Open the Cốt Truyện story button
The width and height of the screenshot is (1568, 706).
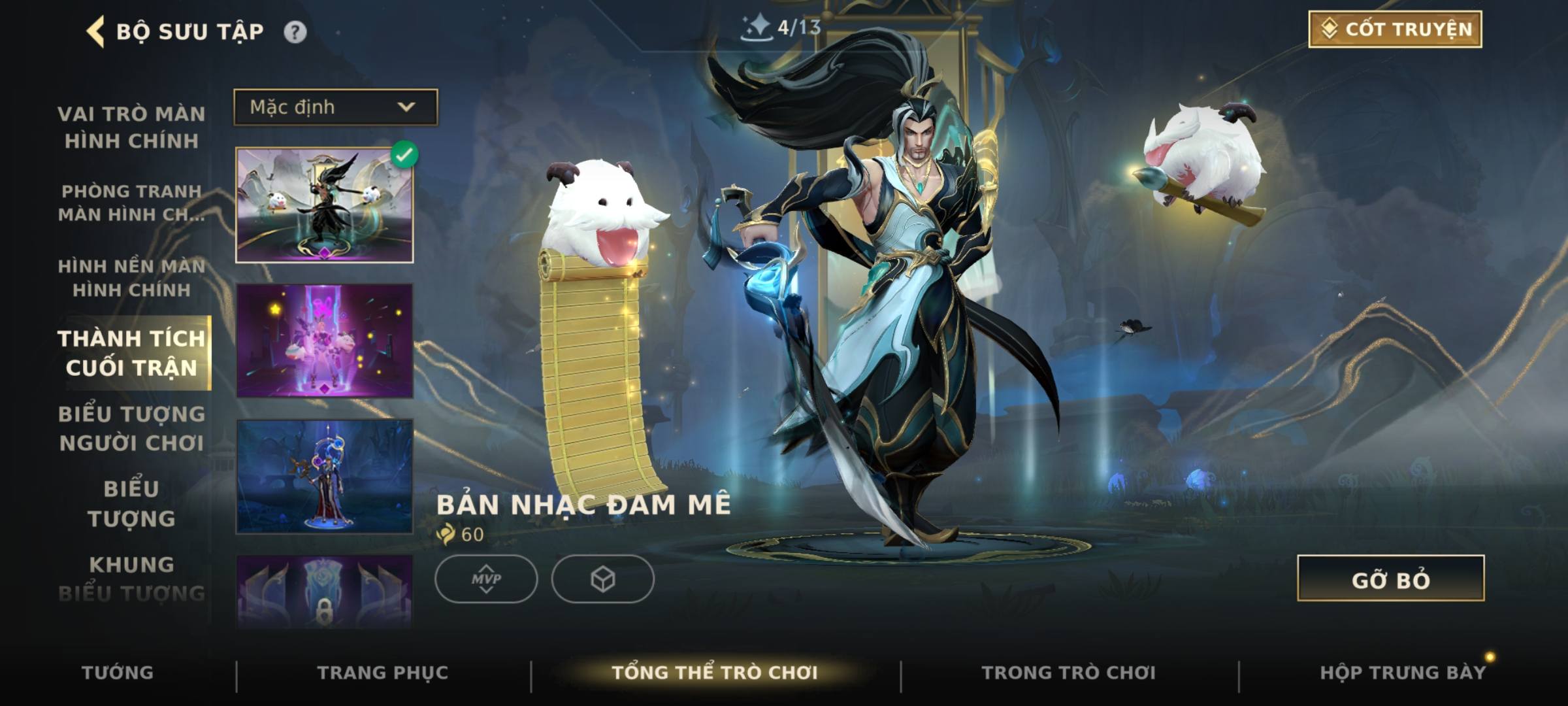coord(1395,29)
